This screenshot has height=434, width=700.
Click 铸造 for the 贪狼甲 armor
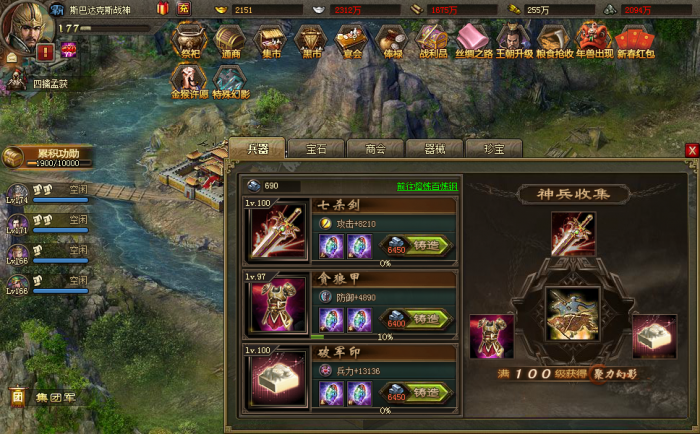pos(419,321)
